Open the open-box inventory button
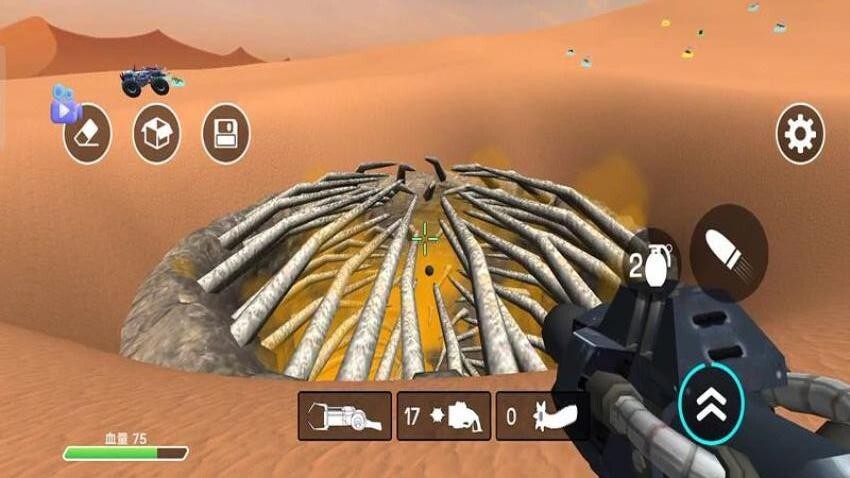This screenshot has width=850, height=478. coord(156,135)
